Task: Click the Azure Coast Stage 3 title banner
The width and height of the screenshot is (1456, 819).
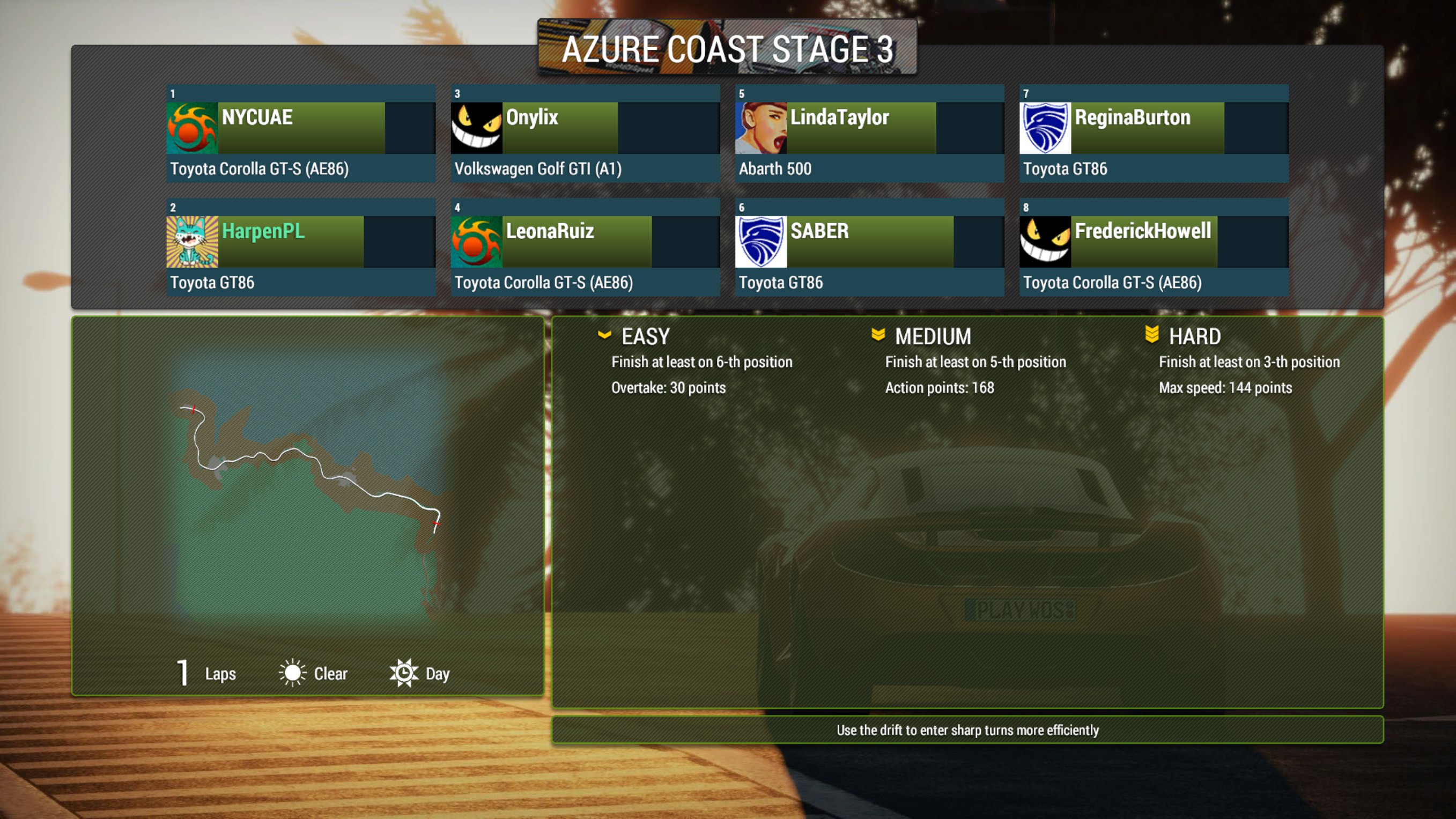Action: click(727, 49)
